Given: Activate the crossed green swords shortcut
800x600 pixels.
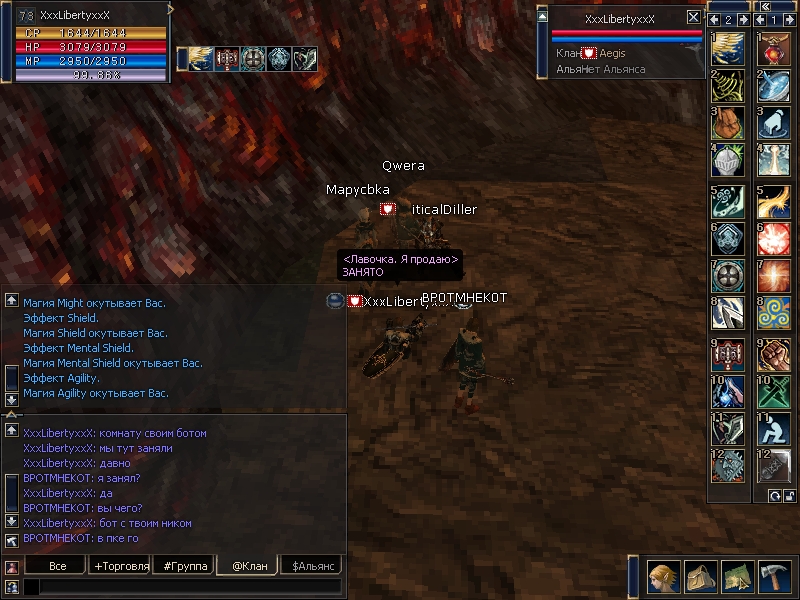Looking at the screenshot, I should [773, 391].
